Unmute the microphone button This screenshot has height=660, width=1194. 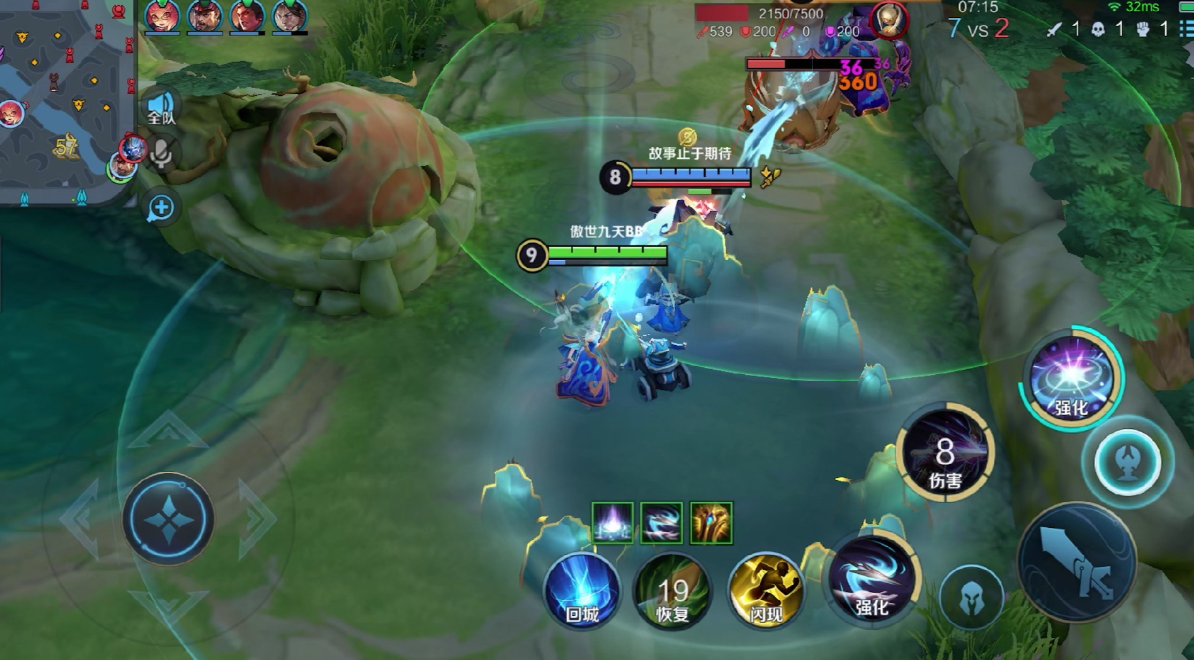tap(161, 153)
